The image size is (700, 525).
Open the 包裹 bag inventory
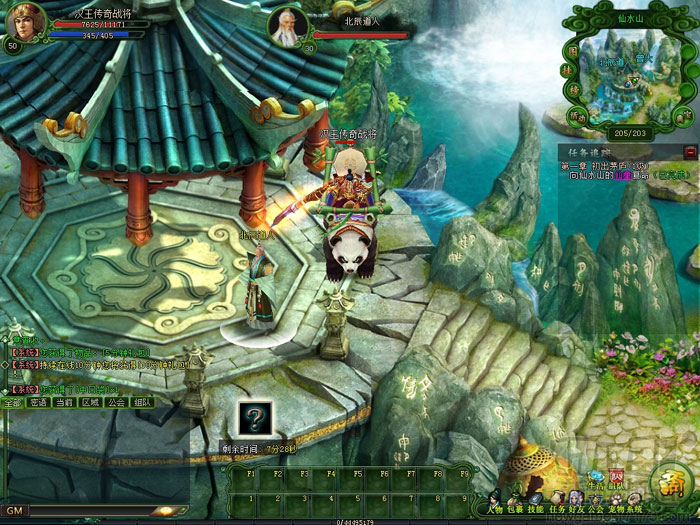point(516,498)
